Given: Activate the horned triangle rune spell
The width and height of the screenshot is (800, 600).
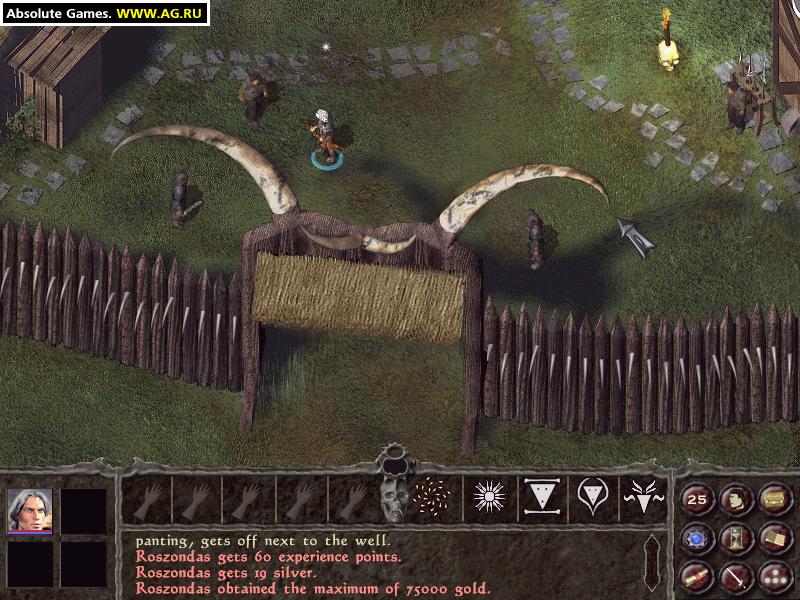Looking at the screenshot, I should [x=642, y=497].
